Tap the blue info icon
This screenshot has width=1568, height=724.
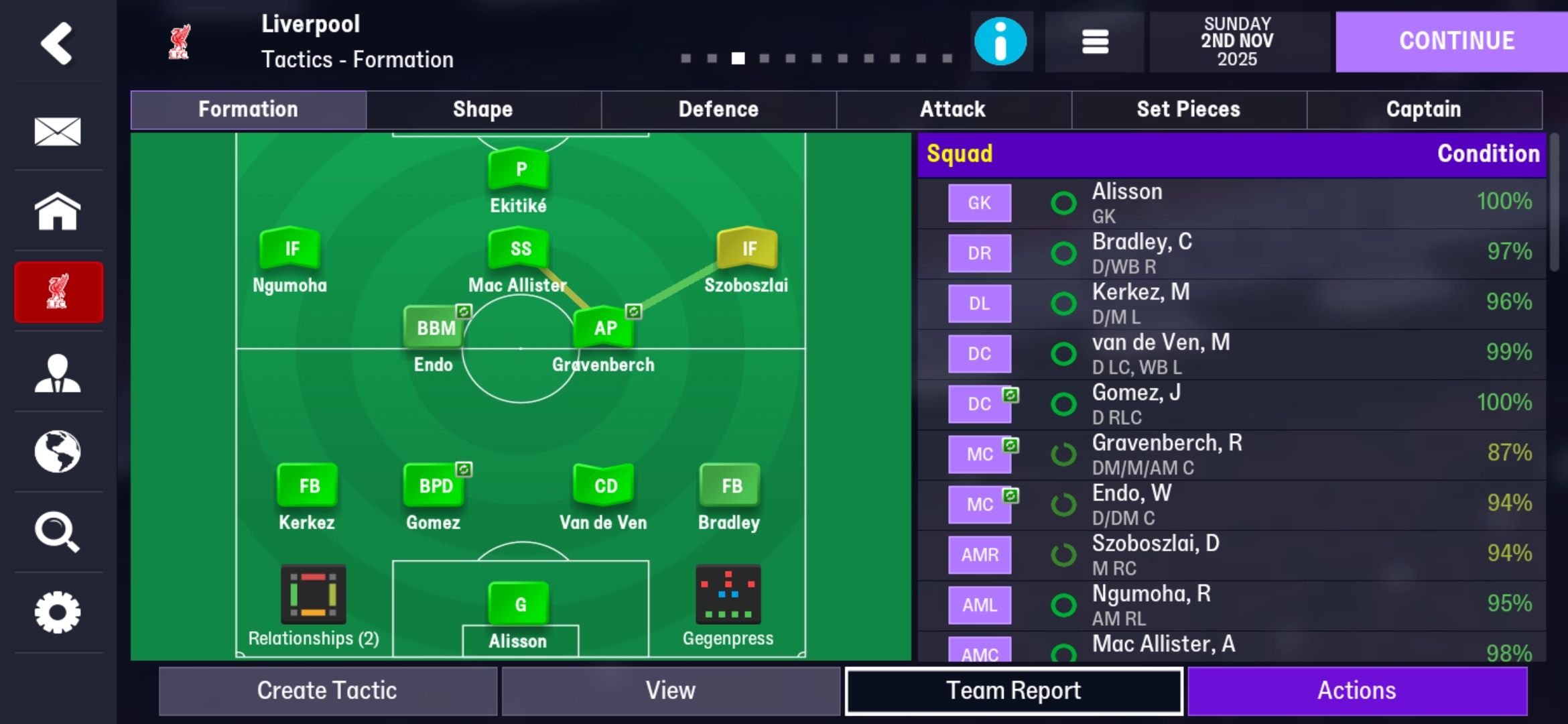pyautogui.click(x=1001, y=42)
